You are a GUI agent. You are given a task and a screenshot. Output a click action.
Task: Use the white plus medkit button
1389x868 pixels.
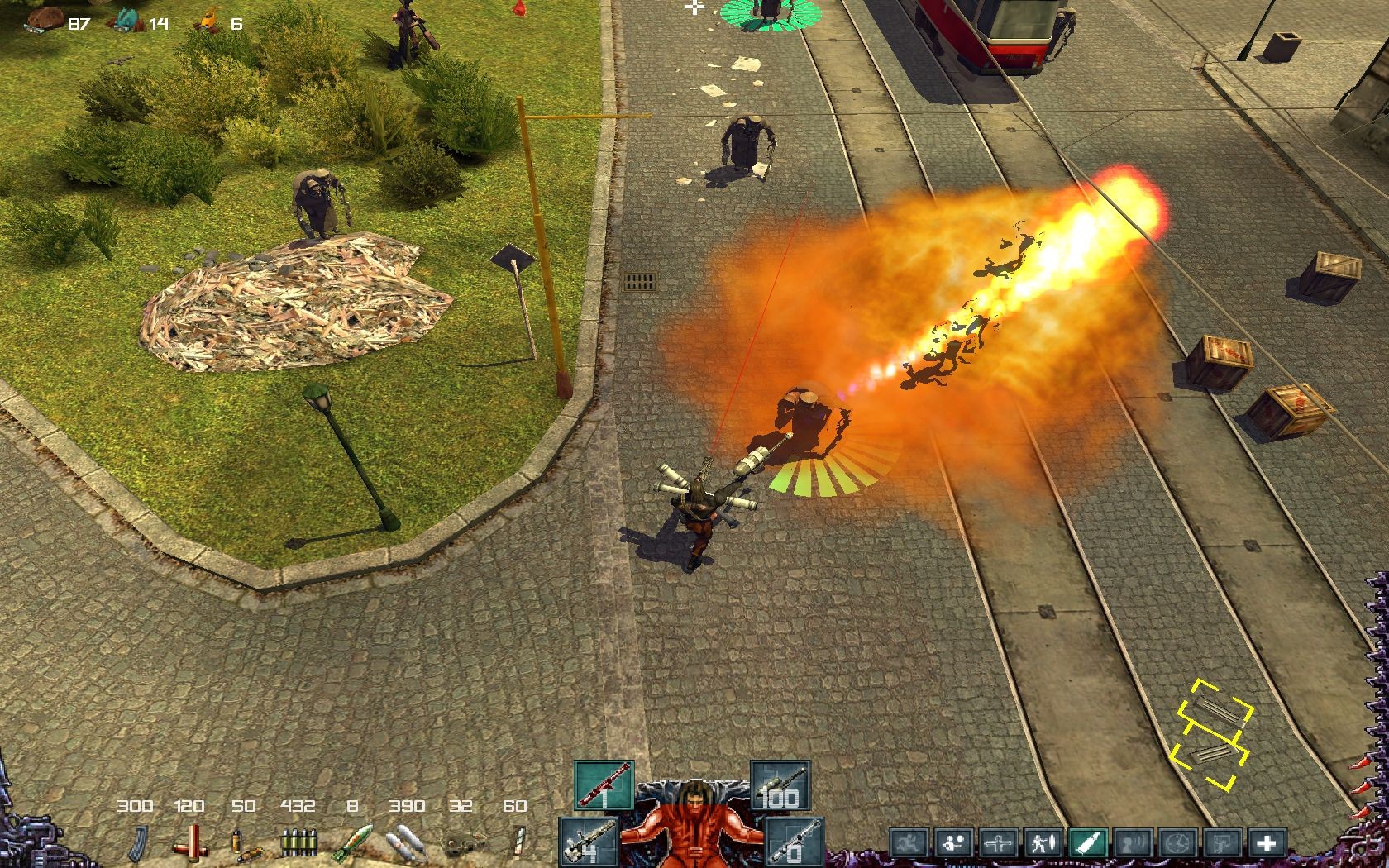point(1265,844)
